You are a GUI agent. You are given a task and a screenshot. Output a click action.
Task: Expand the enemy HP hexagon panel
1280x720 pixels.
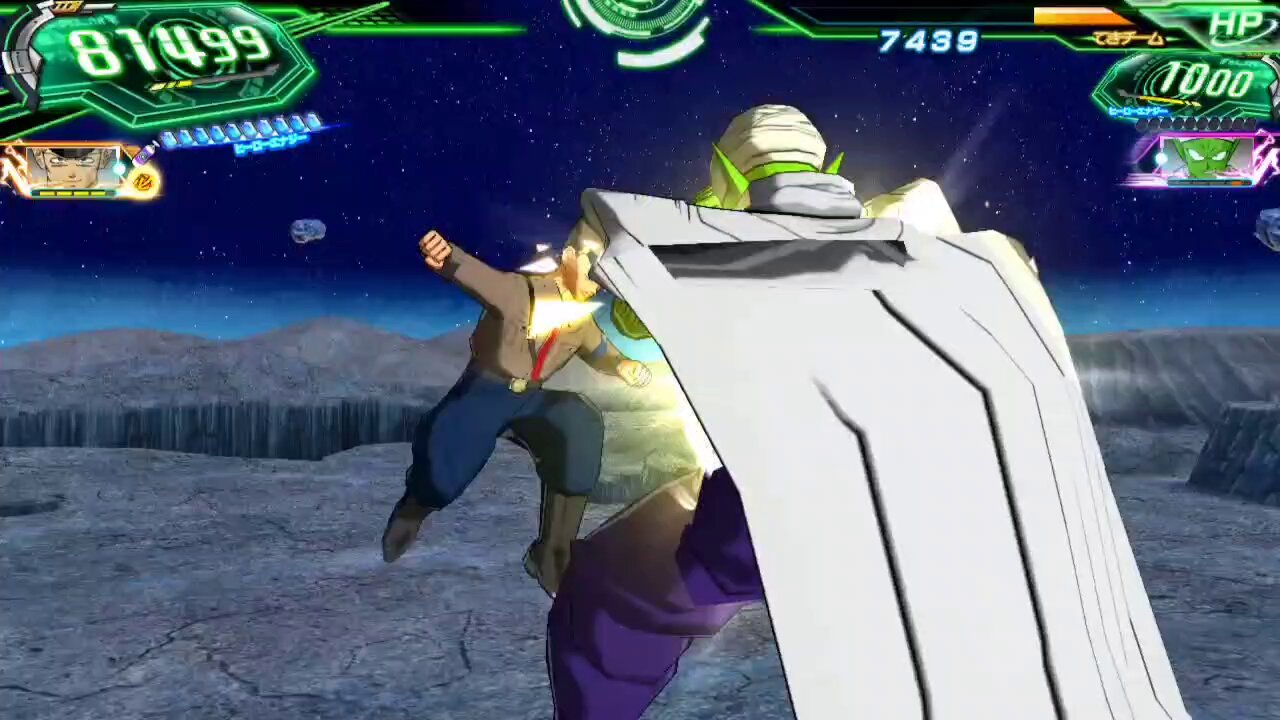coord(1200,85)
